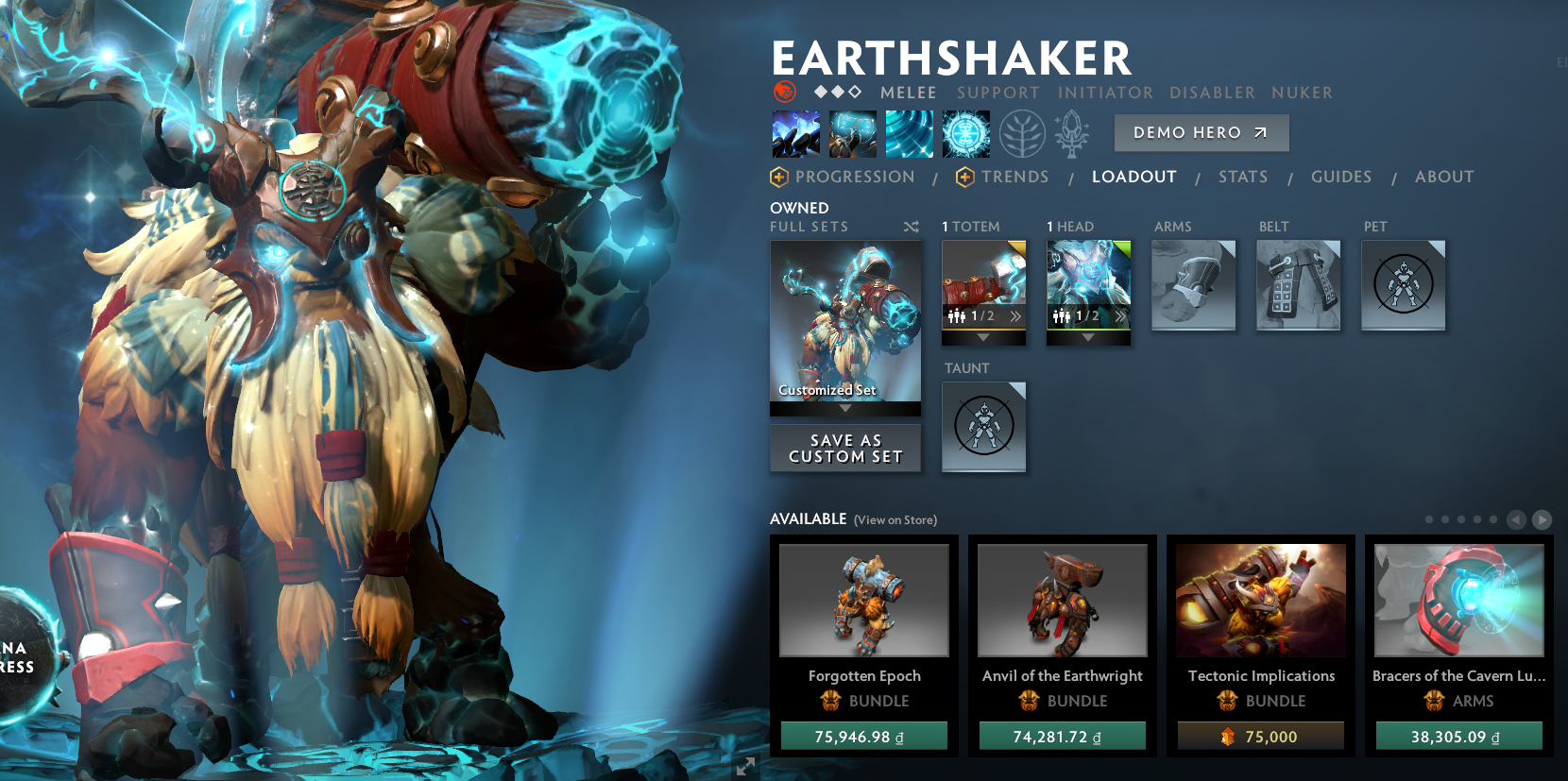Select the Fissure ability icon
The height and width of the screenshot is (781, 1568).
797,133
